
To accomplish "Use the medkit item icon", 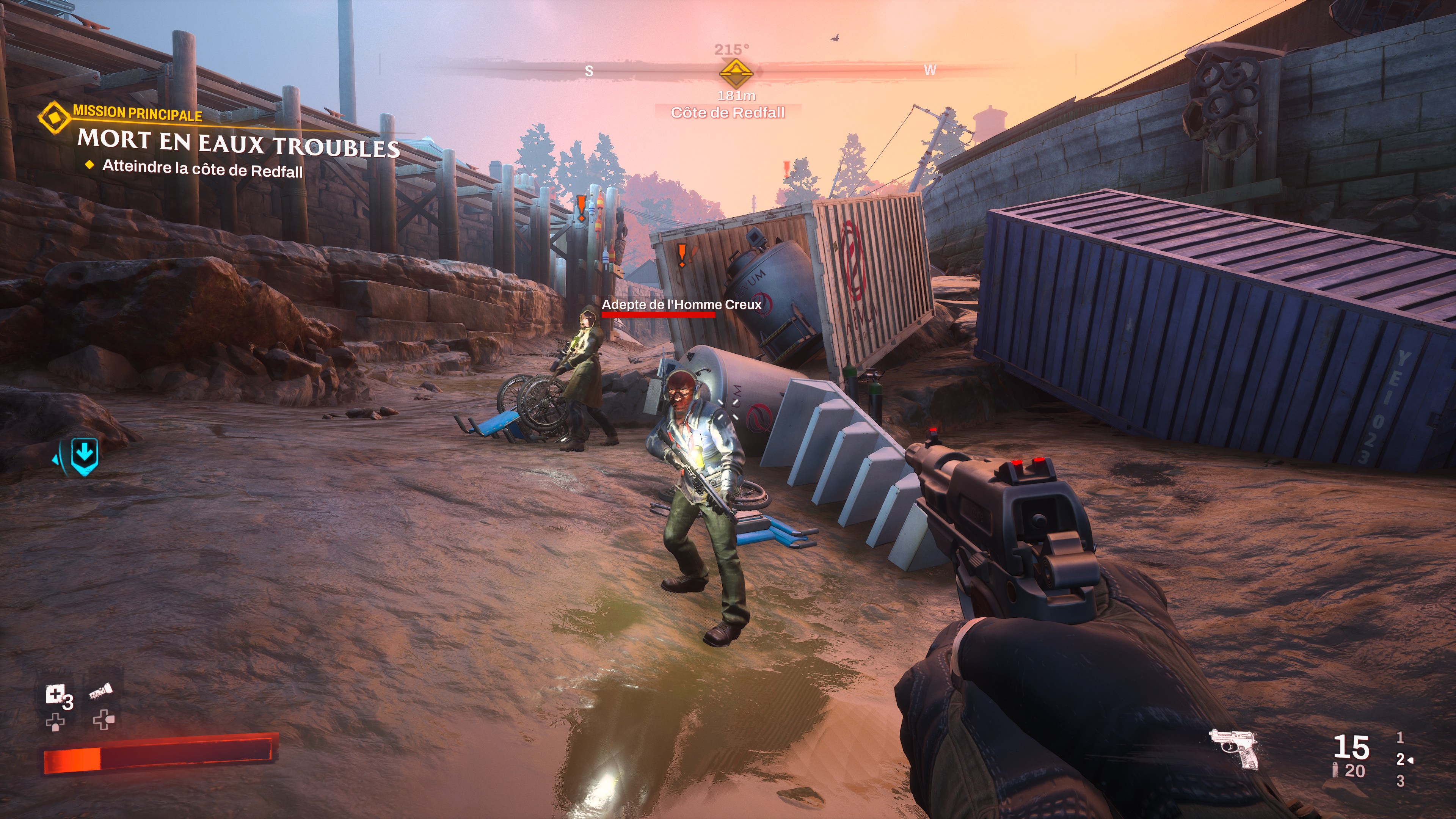I will 55,694.
